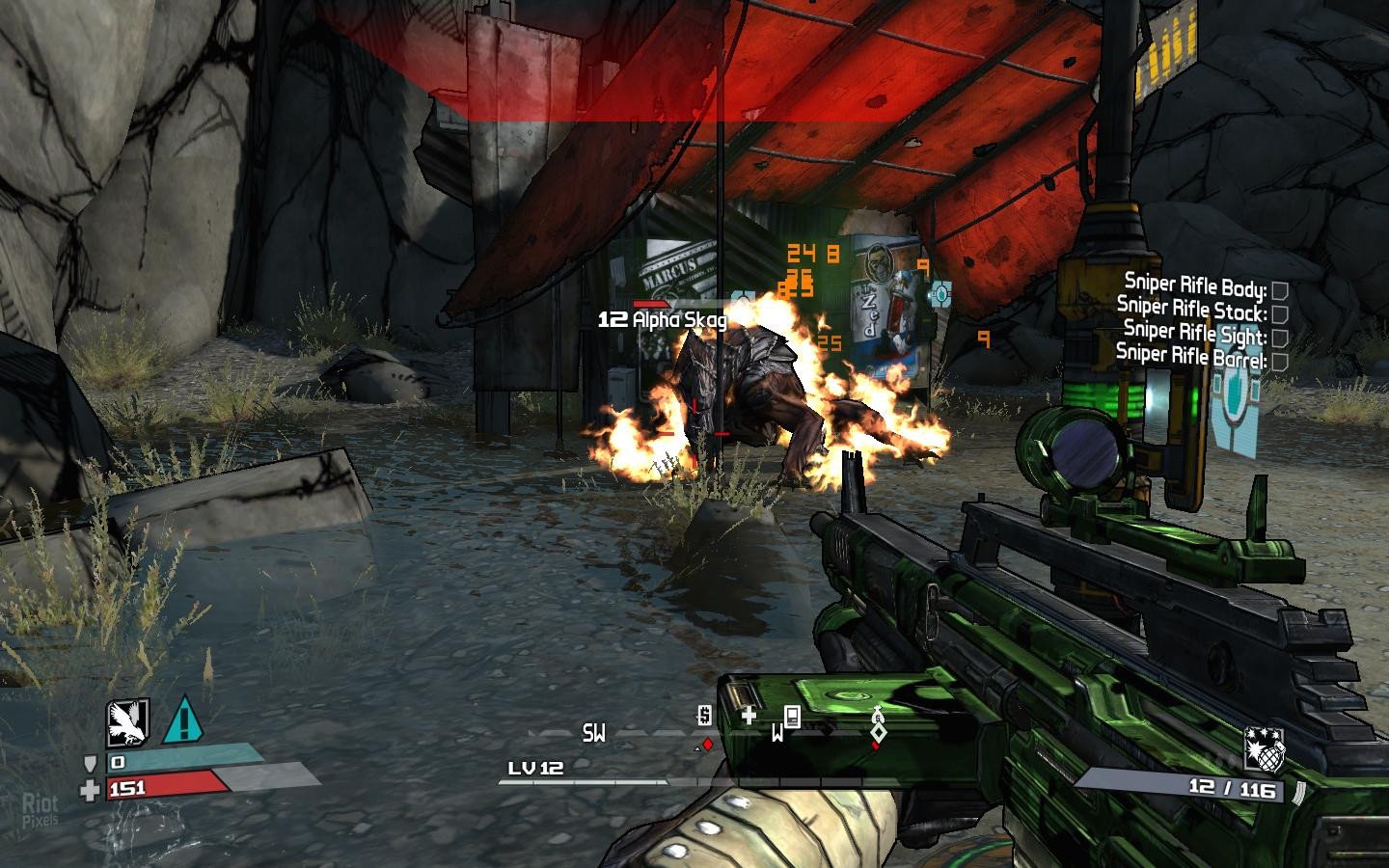Select the grenade icon above the ammo count
Viewport: 1389px width, 868px height.
coord(1263,749)
